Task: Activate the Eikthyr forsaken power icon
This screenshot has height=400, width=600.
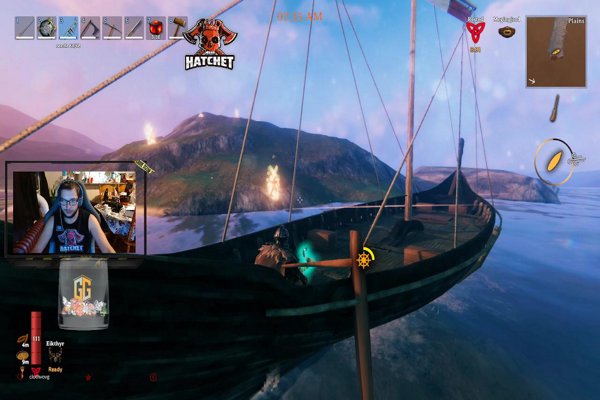Action: pos(56,356)
